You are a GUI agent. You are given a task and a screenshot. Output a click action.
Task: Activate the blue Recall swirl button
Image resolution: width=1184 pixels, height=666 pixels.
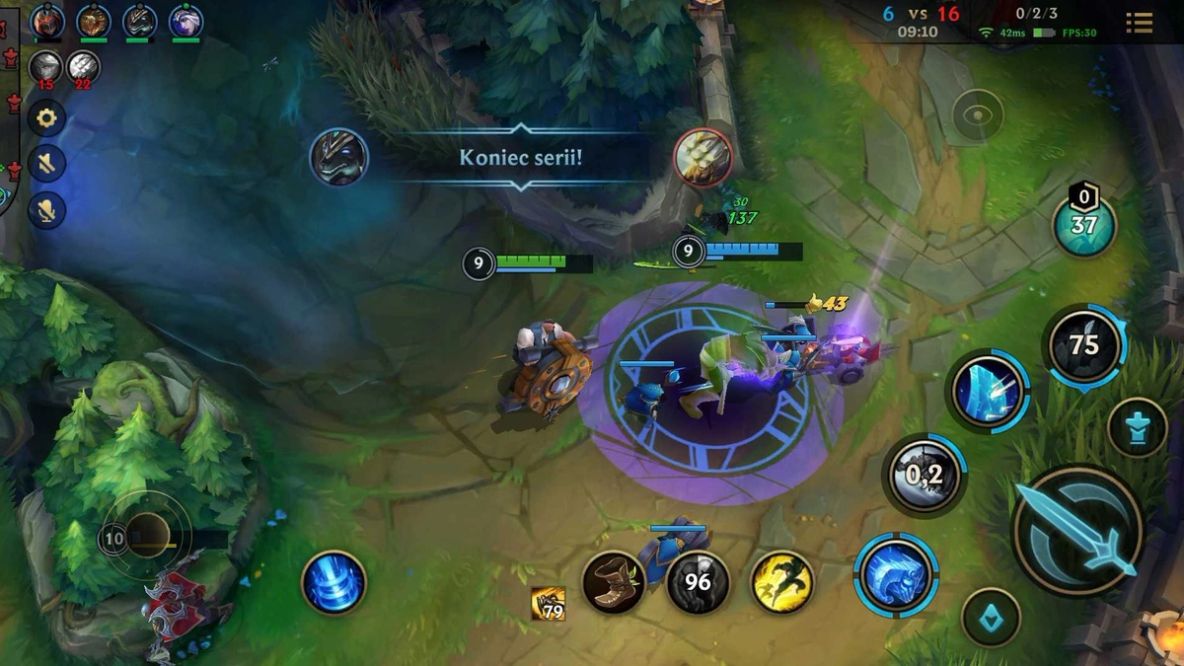click(x=334, y=582)
